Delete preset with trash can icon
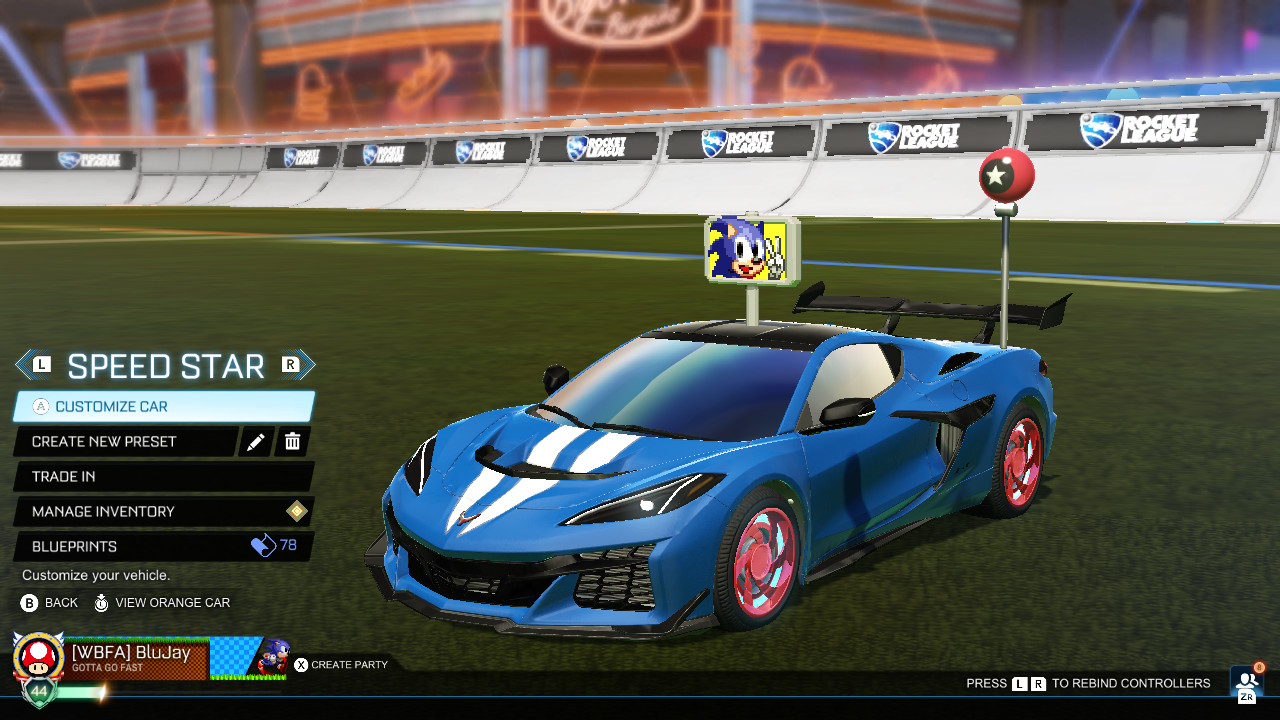Screen dimensions: 1280x720 click(x=293, y=442)
